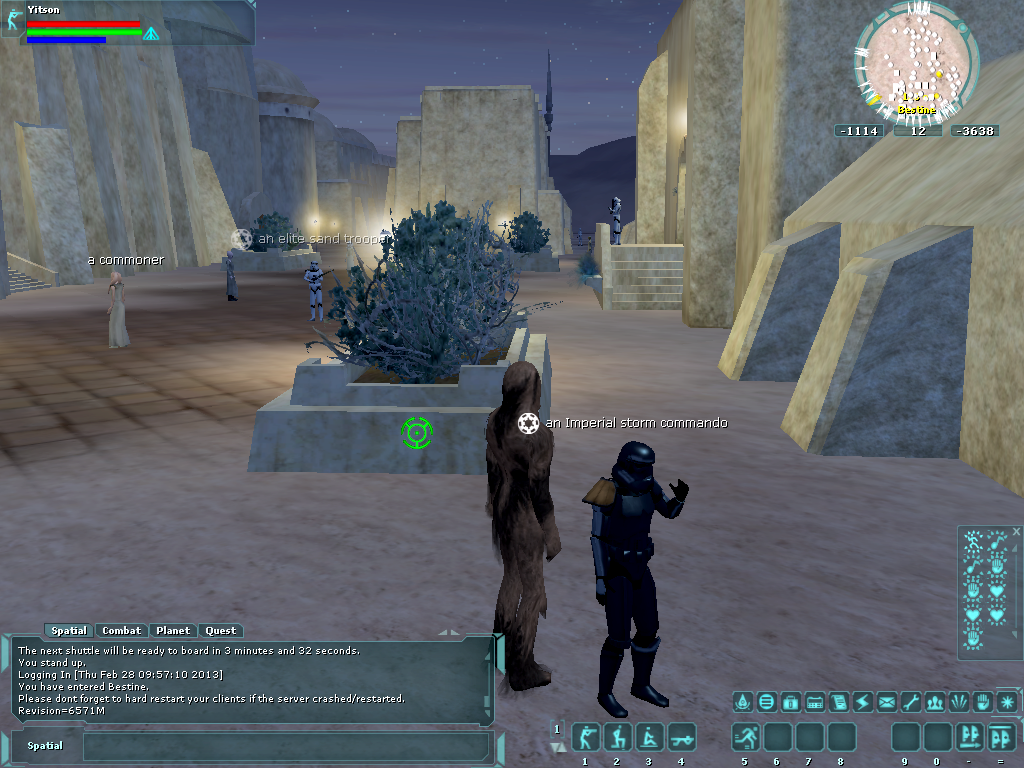Trigger the running figure ability in slot 5

746,738
